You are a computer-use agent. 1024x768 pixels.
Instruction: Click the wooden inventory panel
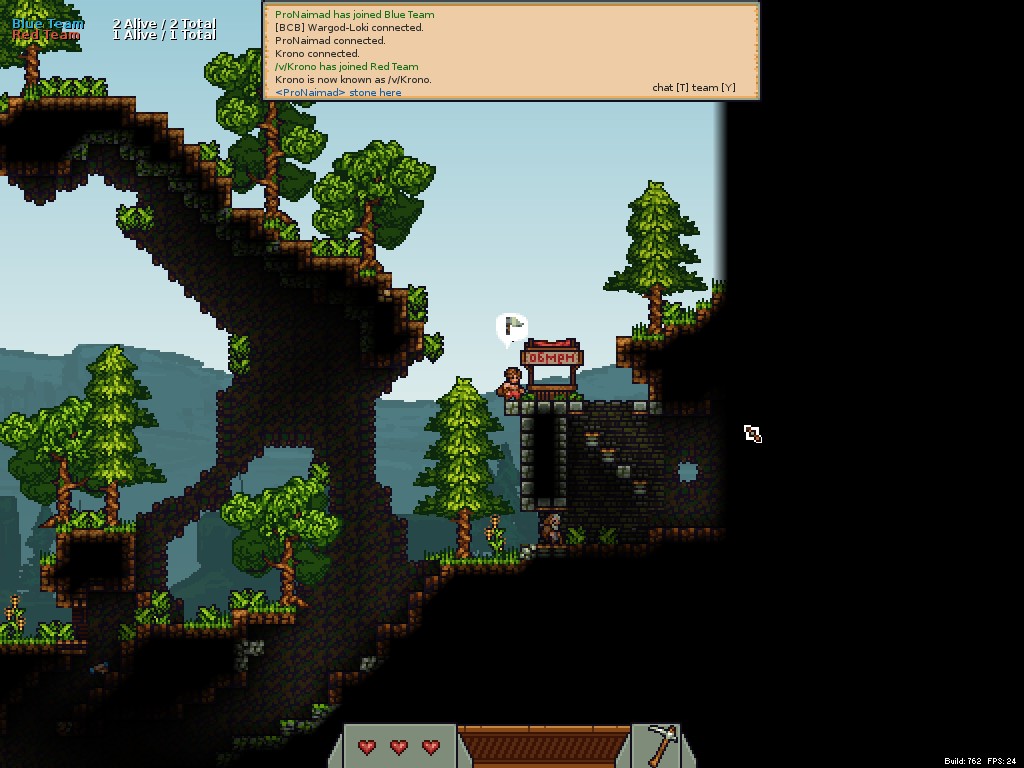[544, 746]
